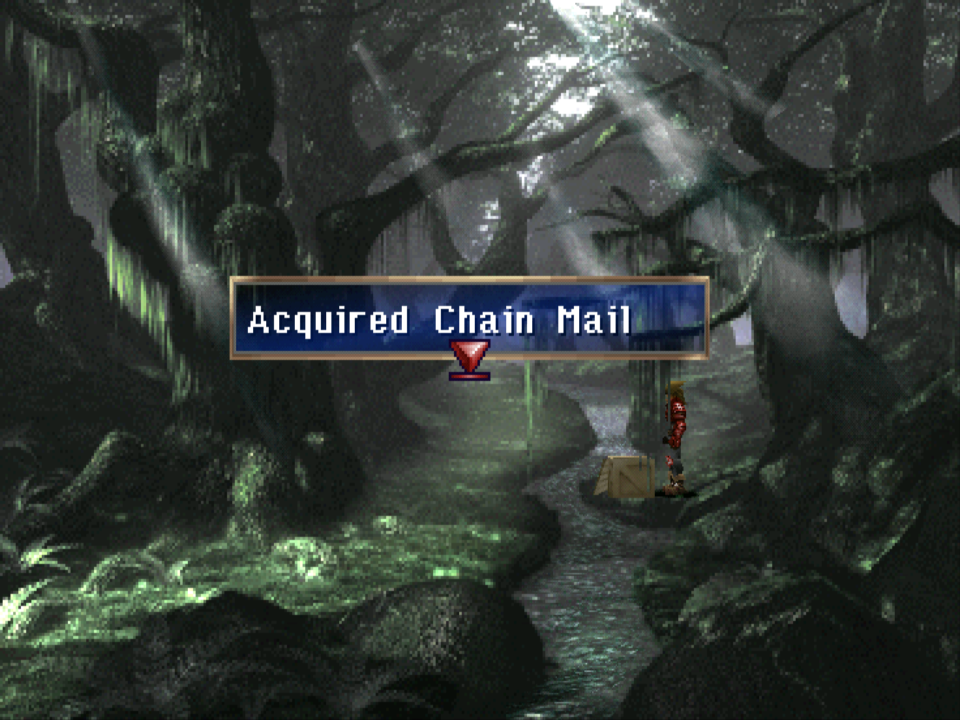Dismiss the Acquired Chain Mail message box
Viewport: 960px width, 720px height.
[x=469, y=318]
